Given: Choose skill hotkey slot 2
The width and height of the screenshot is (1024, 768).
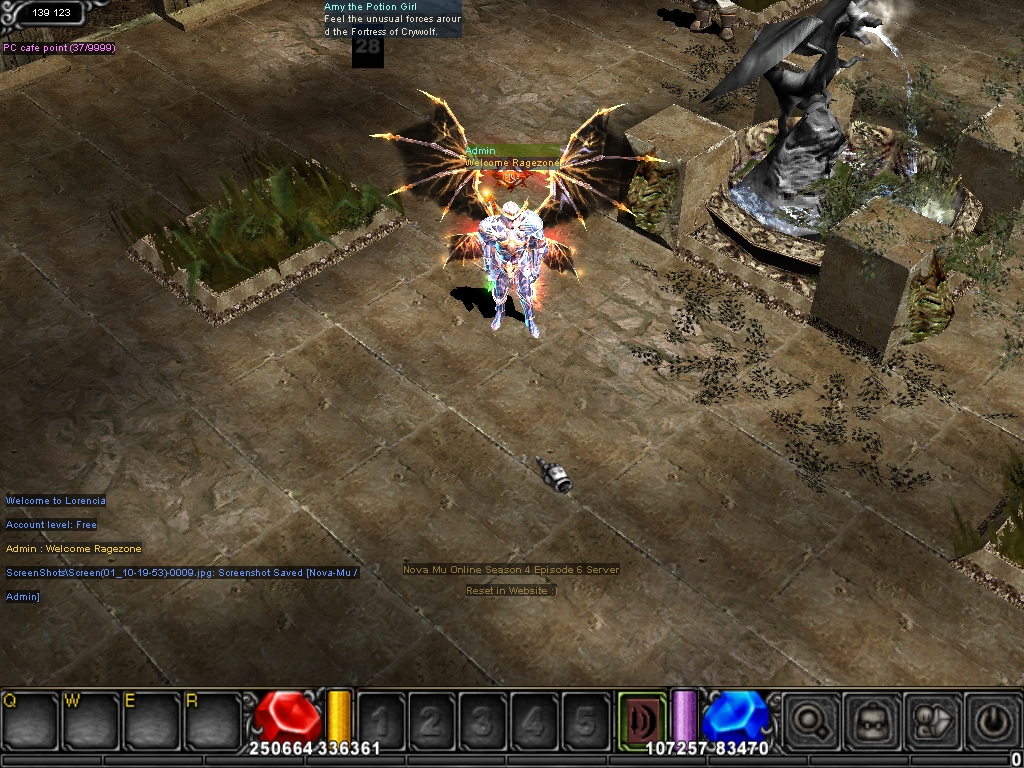Looking at the screenshot, I should tap(432, 719).
